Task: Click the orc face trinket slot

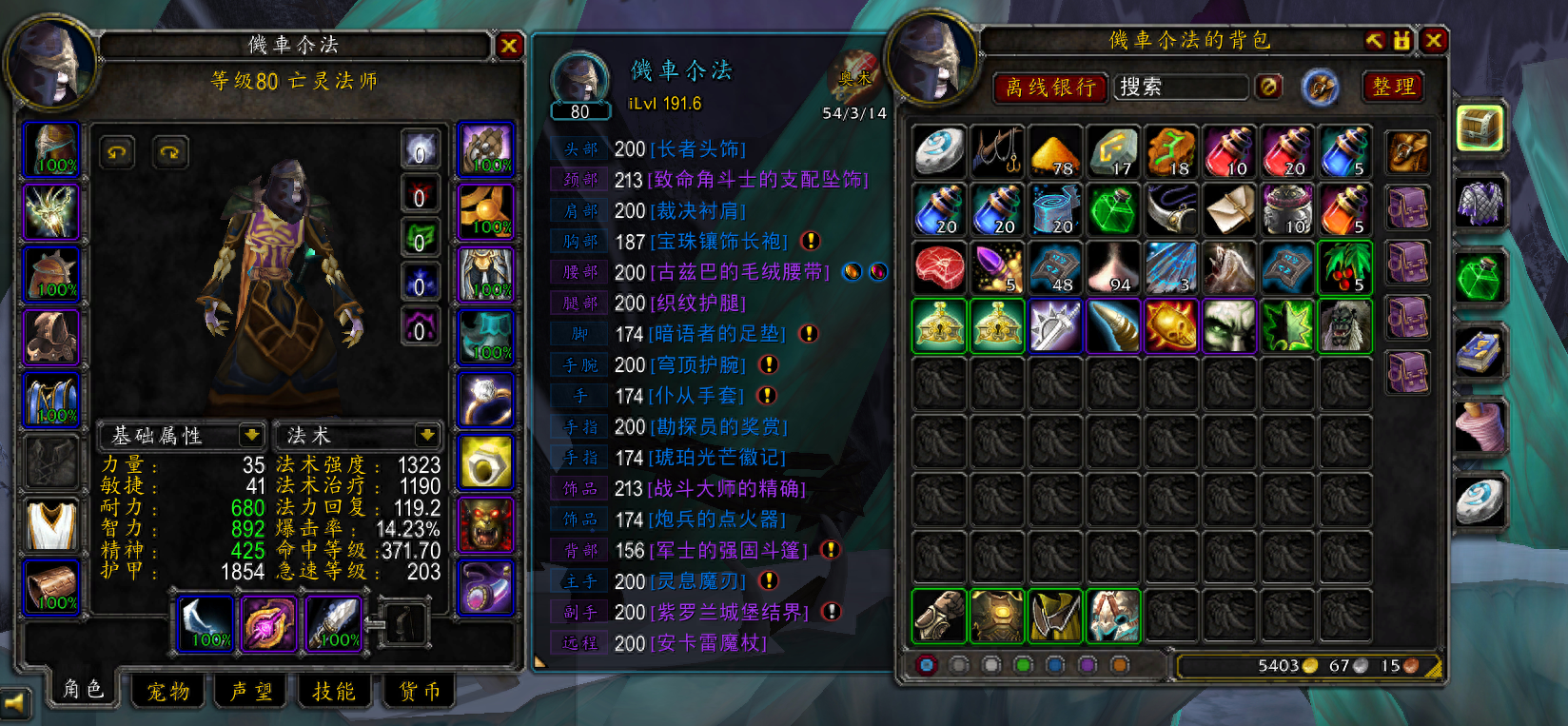Action: click(x=486, y=524)
